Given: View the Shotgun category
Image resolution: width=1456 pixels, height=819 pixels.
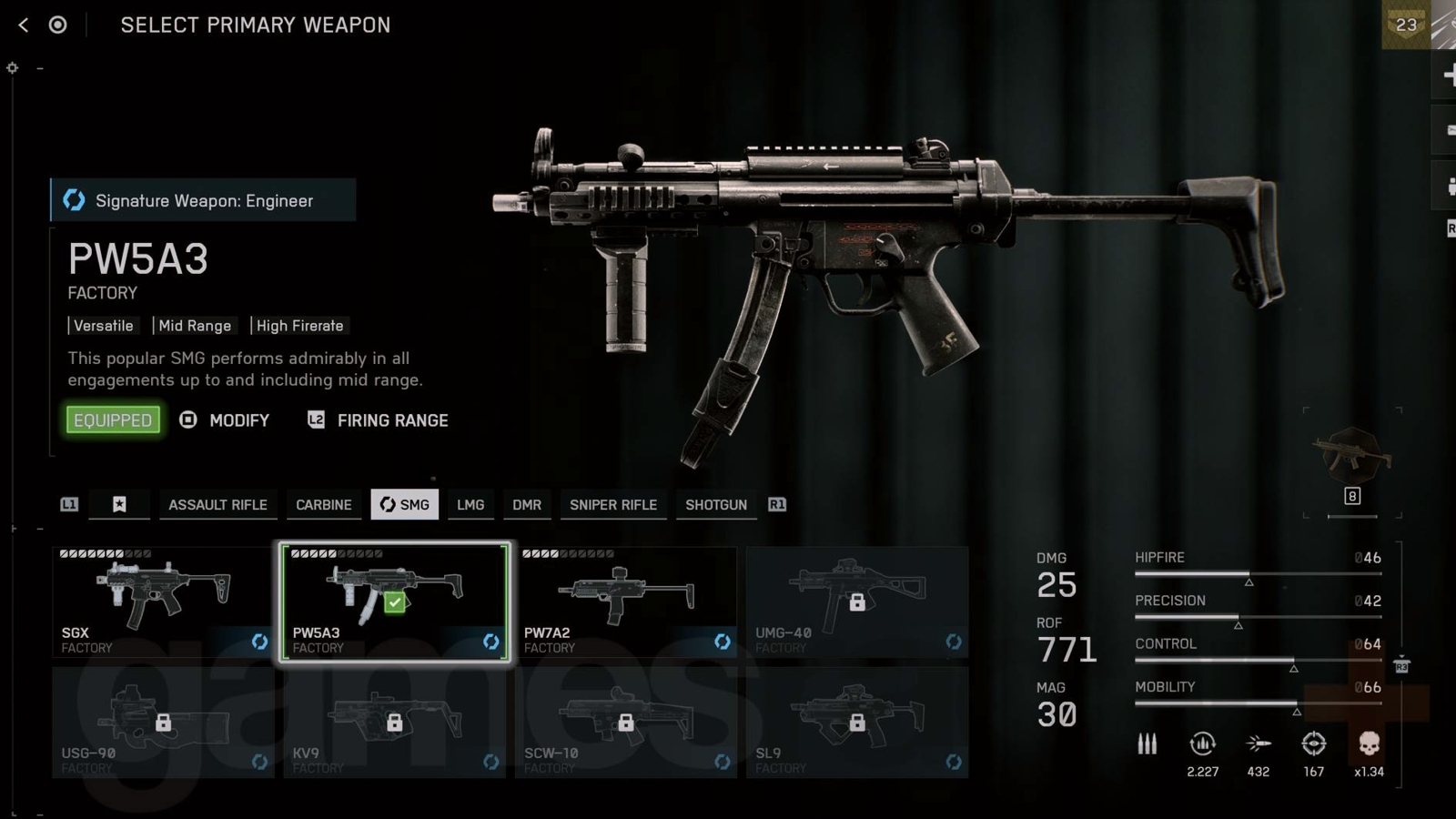Looking at the screenshot, I should (716, 505).
